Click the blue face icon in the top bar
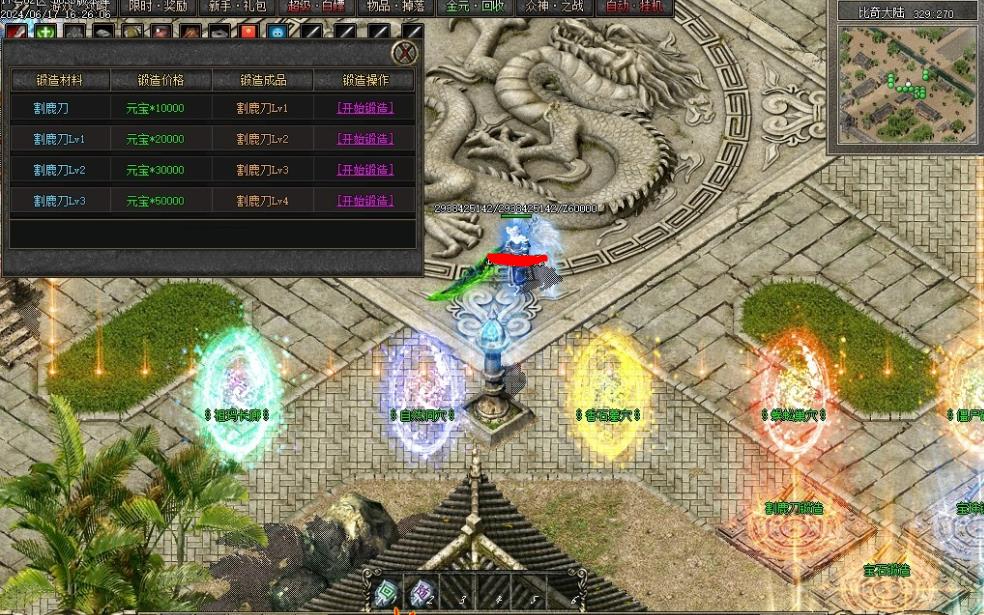The image size is (984, 615). click(x=277, y=31)
